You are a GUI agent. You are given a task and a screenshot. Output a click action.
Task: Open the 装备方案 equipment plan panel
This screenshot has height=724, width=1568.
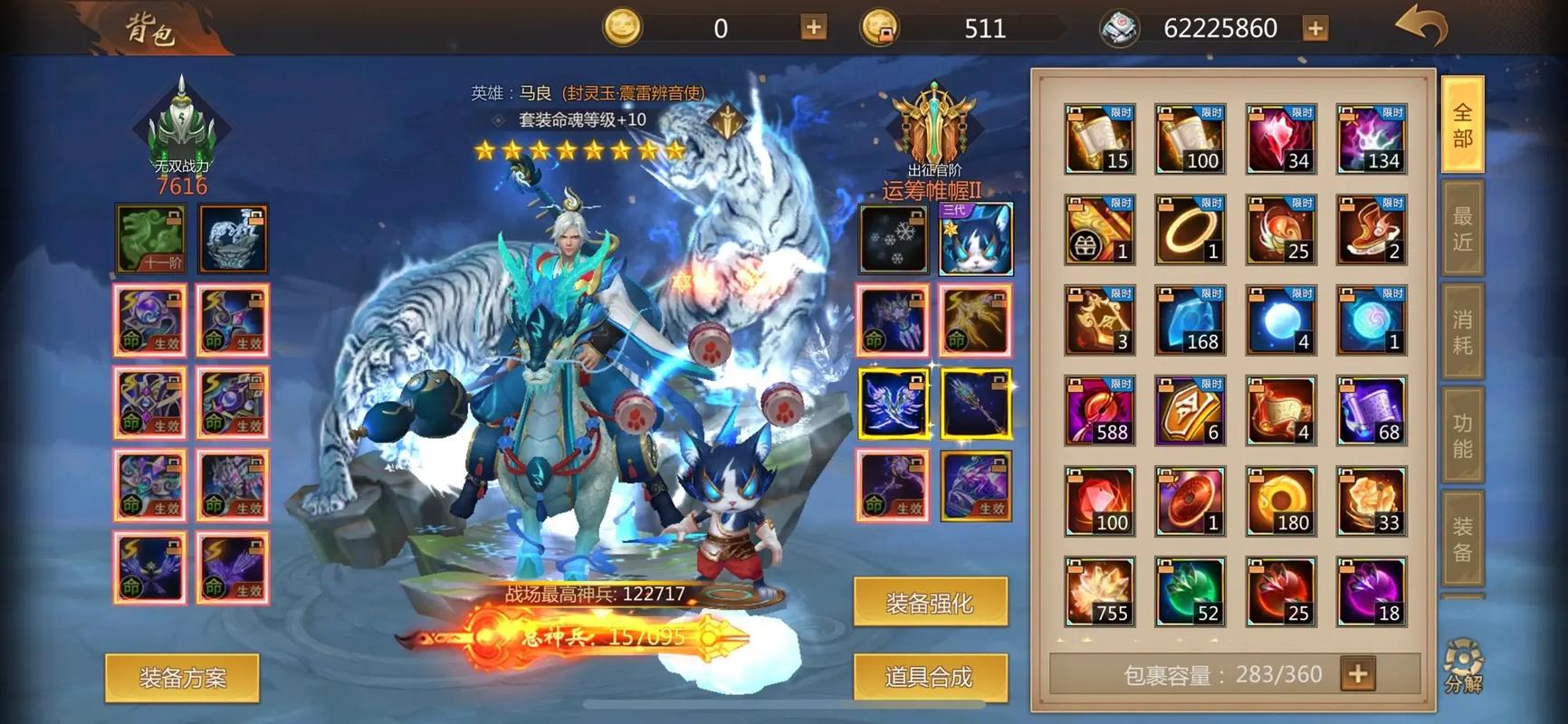(184, 677)
